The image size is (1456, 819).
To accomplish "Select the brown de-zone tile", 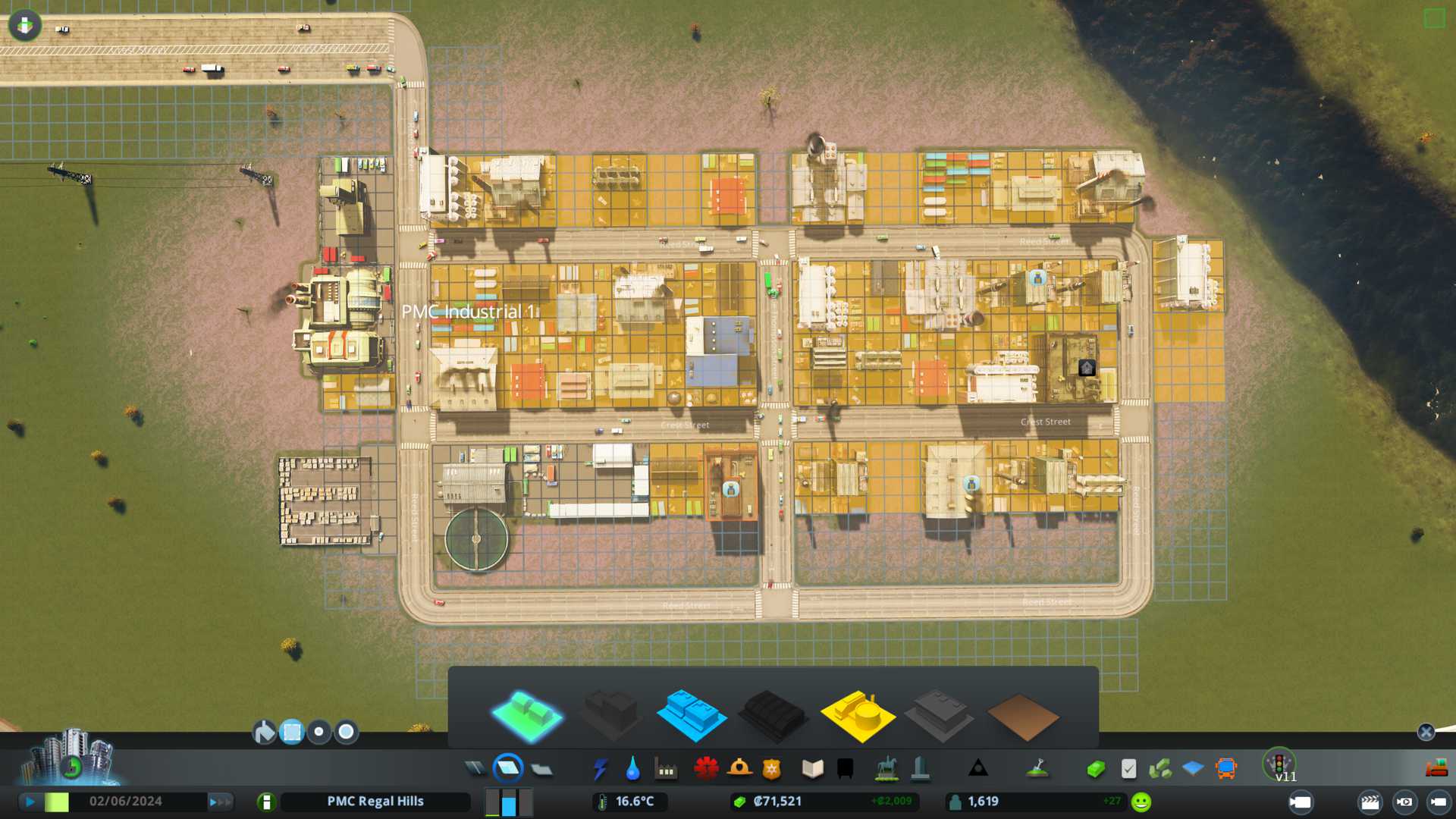I will [1022, 717].
